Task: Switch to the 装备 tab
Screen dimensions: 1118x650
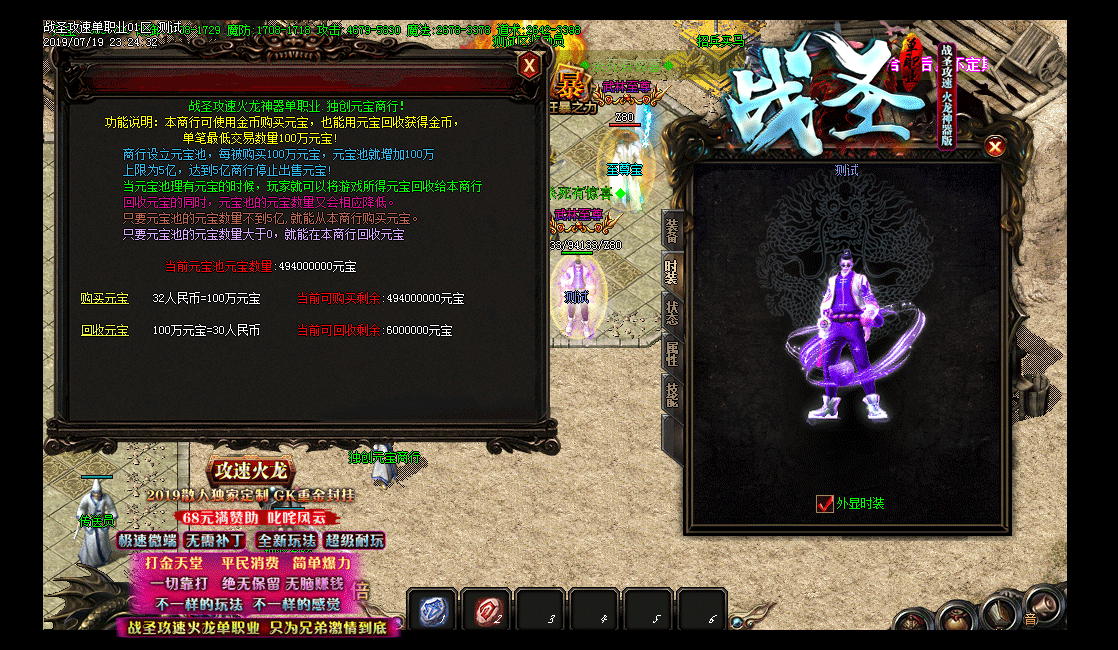Action: (673, 230)
